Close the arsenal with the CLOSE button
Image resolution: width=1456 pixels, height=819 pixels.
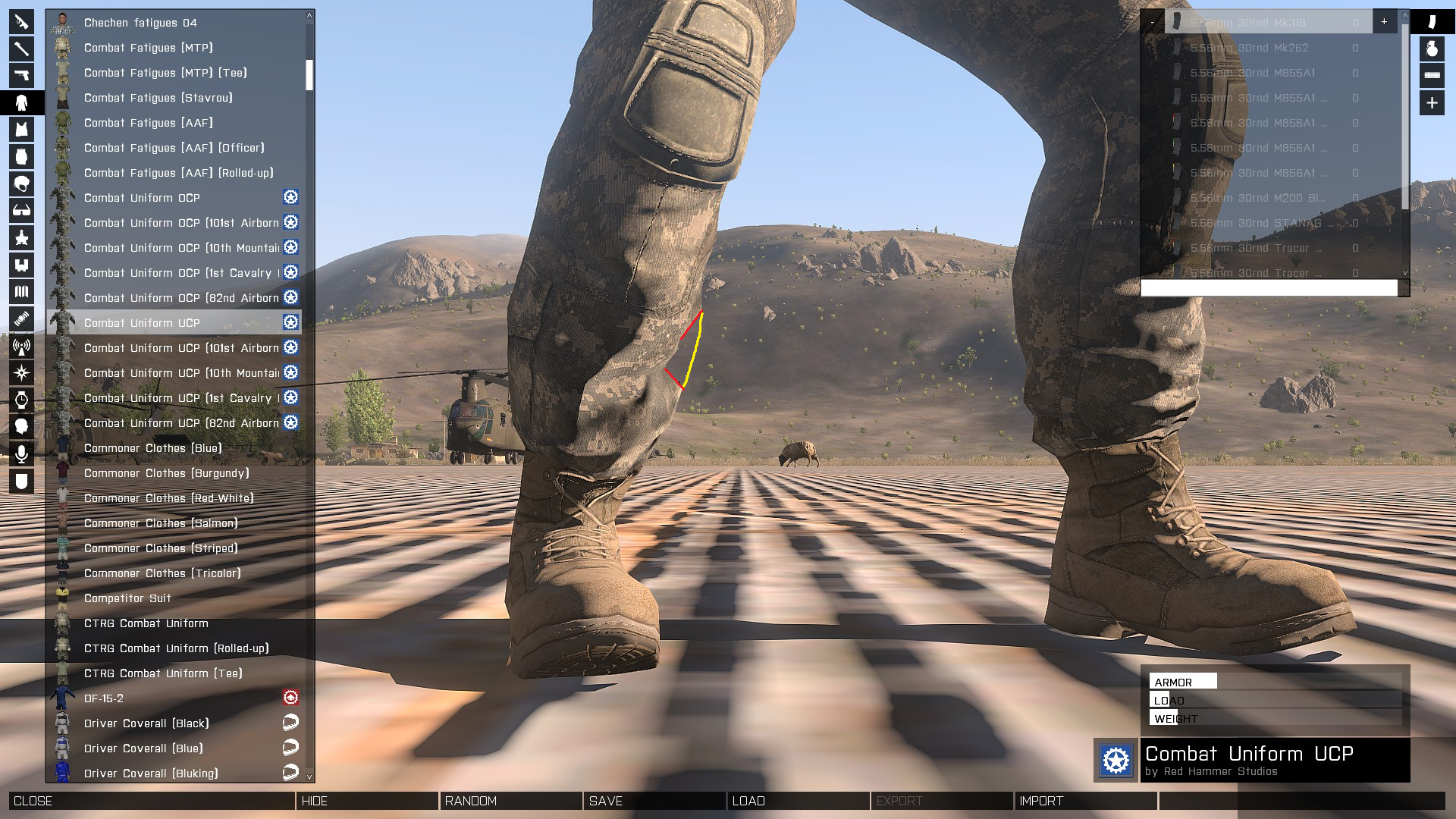pyautogui.click(x=152, y=801)
